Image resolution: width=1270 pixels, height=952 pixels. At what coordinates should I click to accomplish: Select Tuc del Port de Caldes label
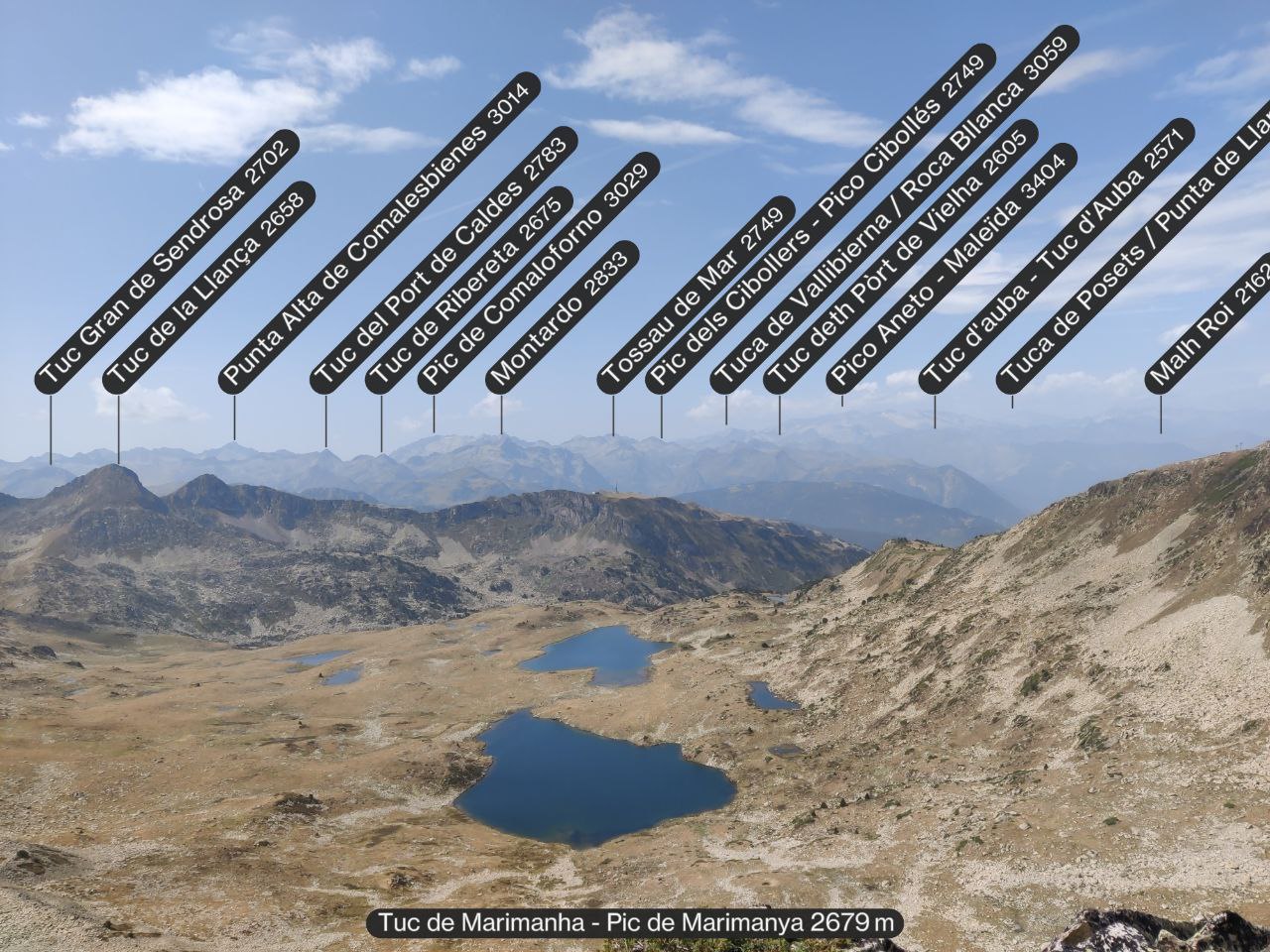coord(444,260)
